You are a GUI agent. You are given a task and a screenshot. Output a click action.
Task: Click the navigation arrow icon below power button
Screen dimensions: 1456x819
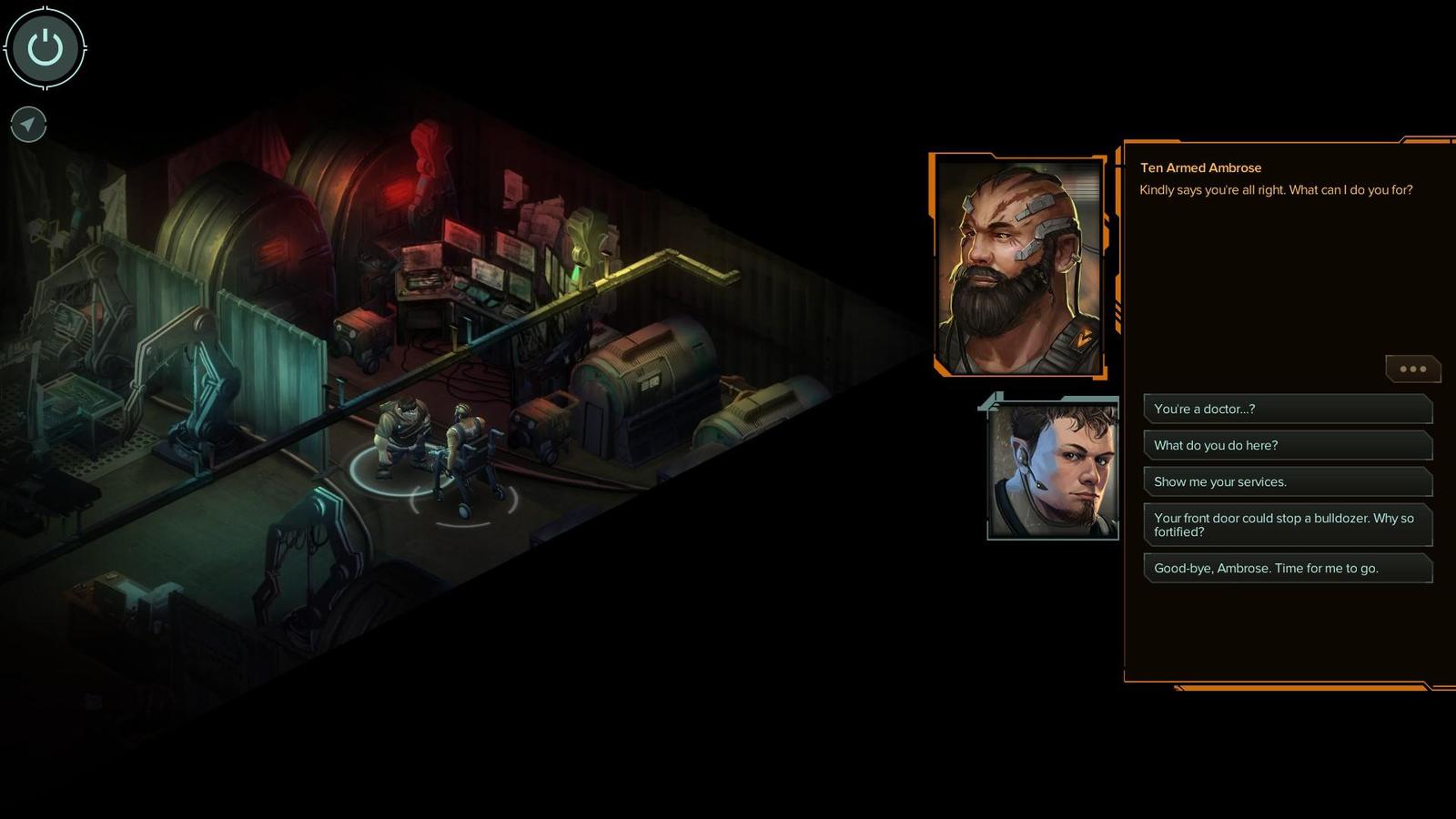click(27, 125)
